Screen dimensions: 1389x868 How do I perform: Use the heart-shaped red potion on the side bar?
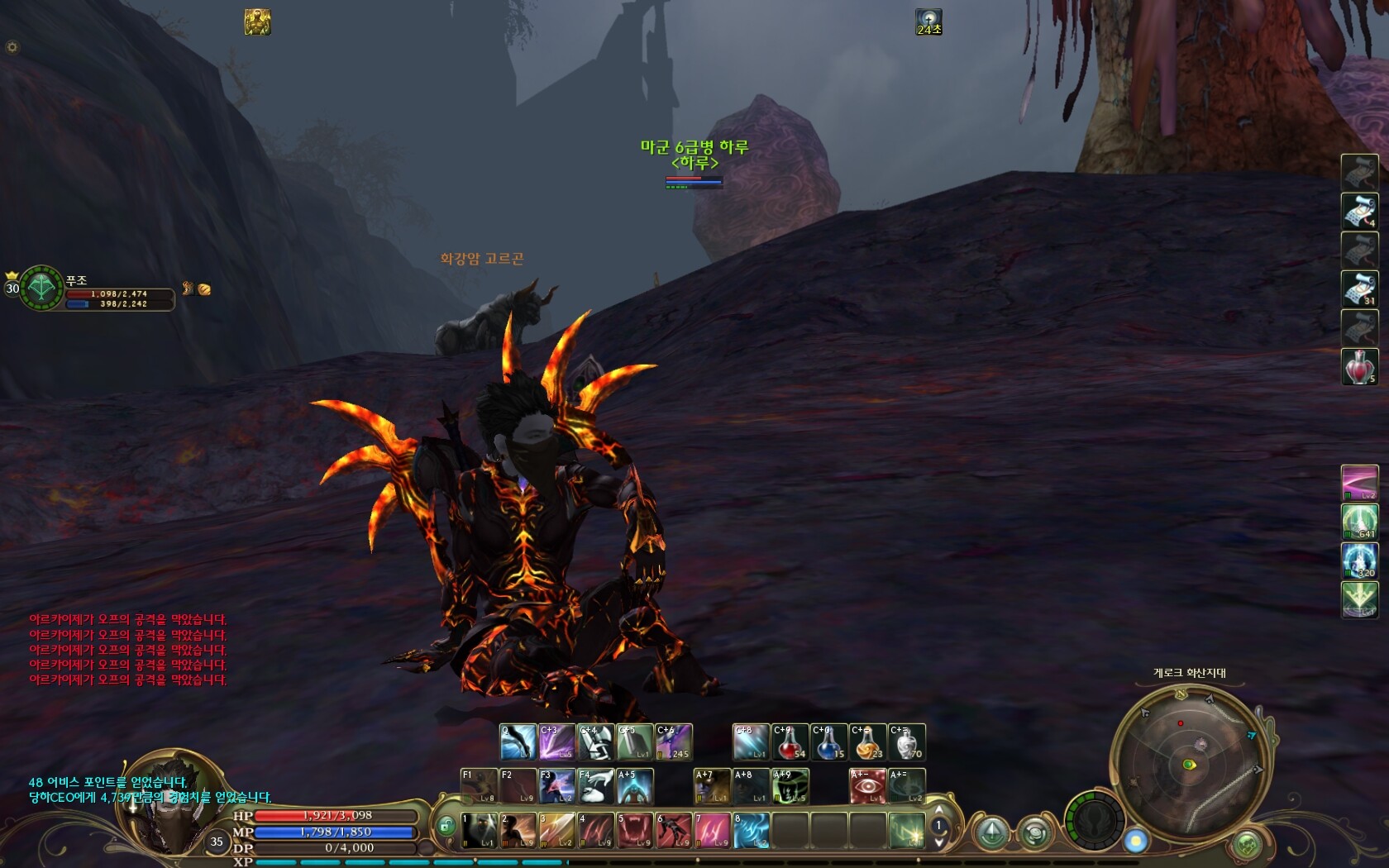click(x=1359, y=366)
